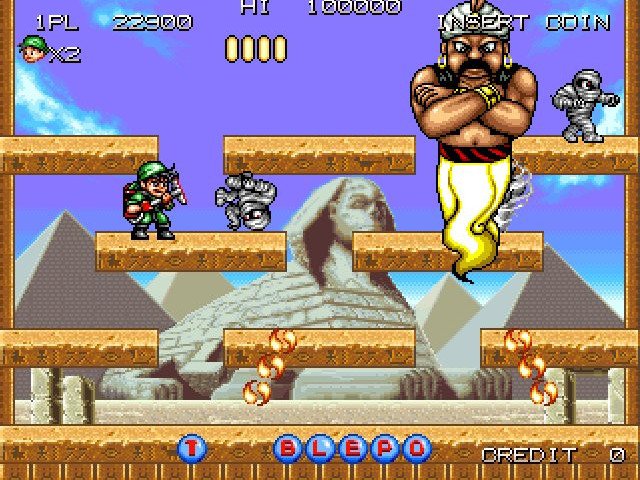The image size is (640, 480).
Task: Pick the letter O bubble
Action: (x=416, y=449)
